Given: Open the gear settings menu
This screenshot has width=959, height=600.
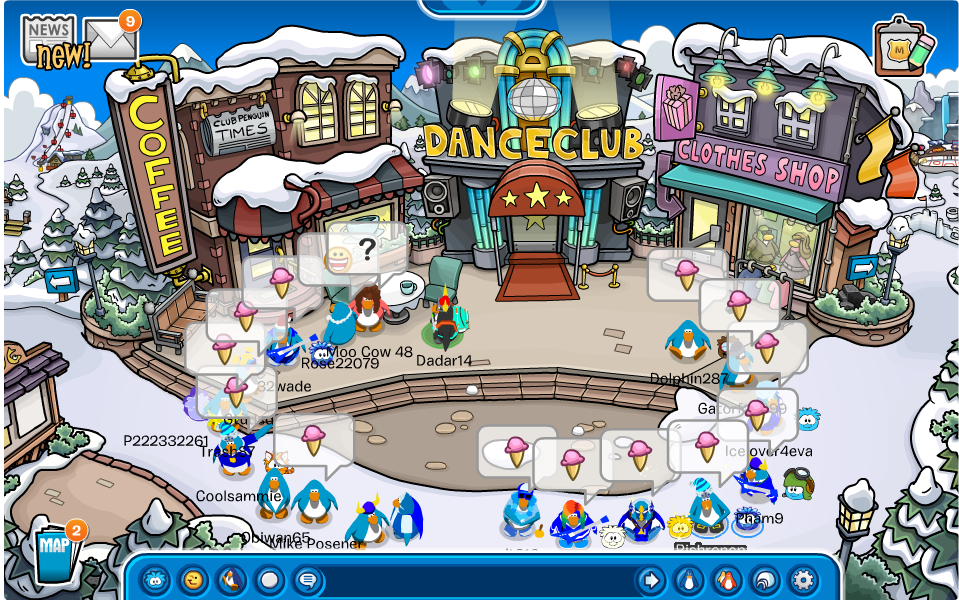Looking at the screenshot, I should (x=803, y=579).
